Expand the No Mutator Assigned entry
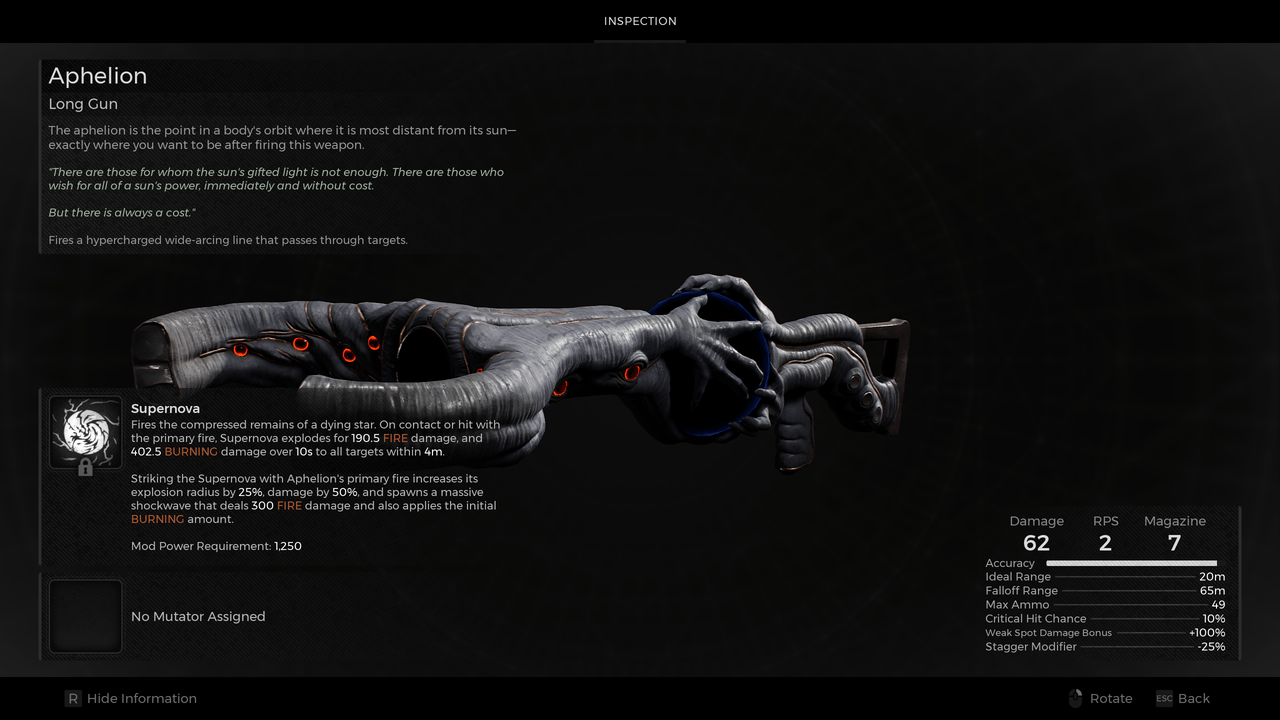 click(x=197, y=616)
